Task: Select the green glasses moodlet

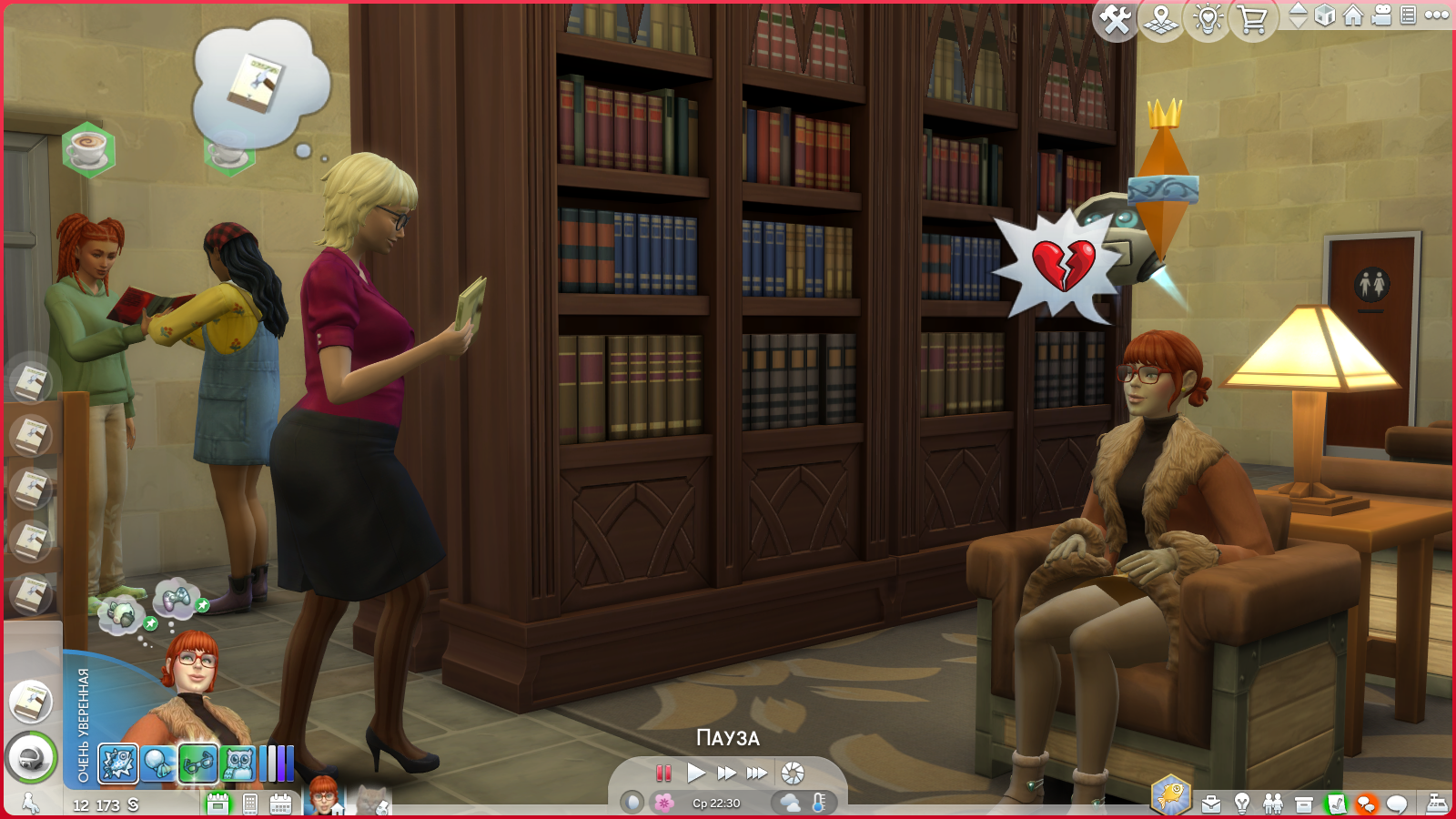Action: (x=197, y=764)
